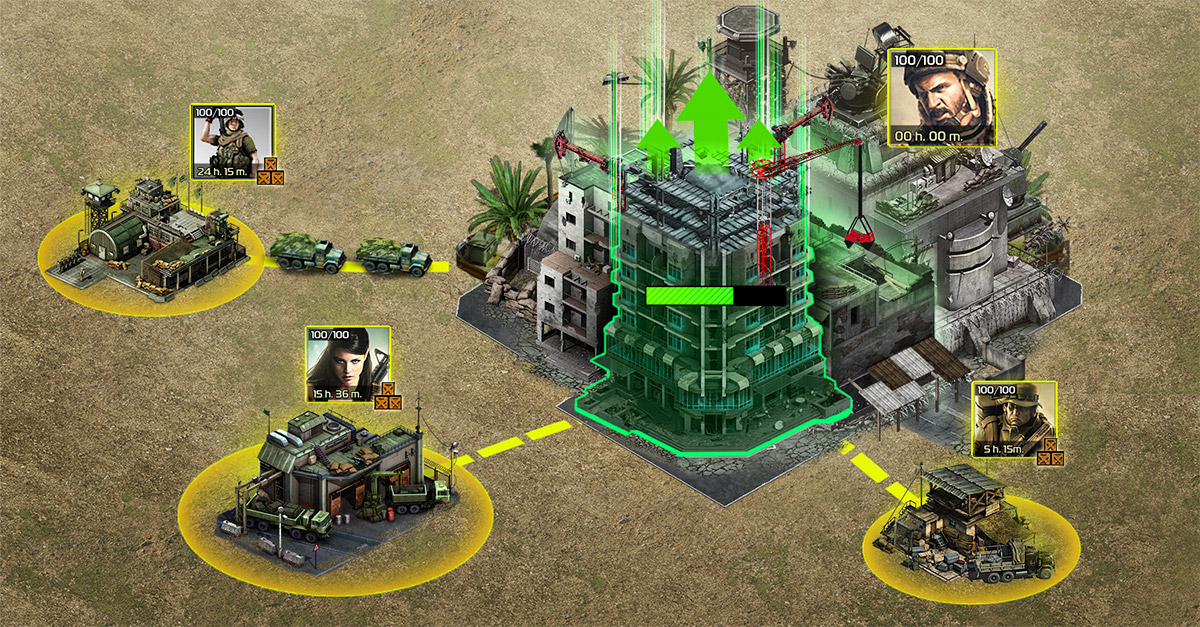1200x627 pixels.
Task: Click the soldier portrait showing 5 h. 15m.
Action: 1013,418
